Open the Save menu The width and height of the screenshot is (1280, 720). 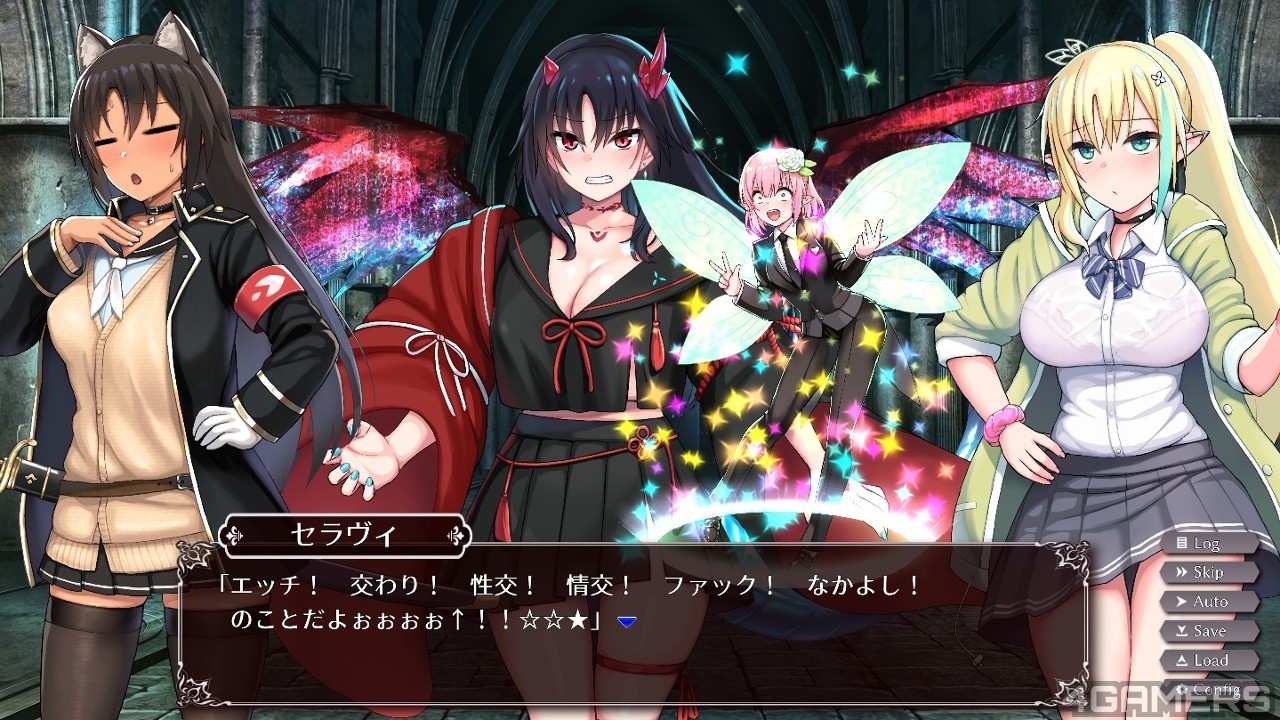click(1208, 631)
